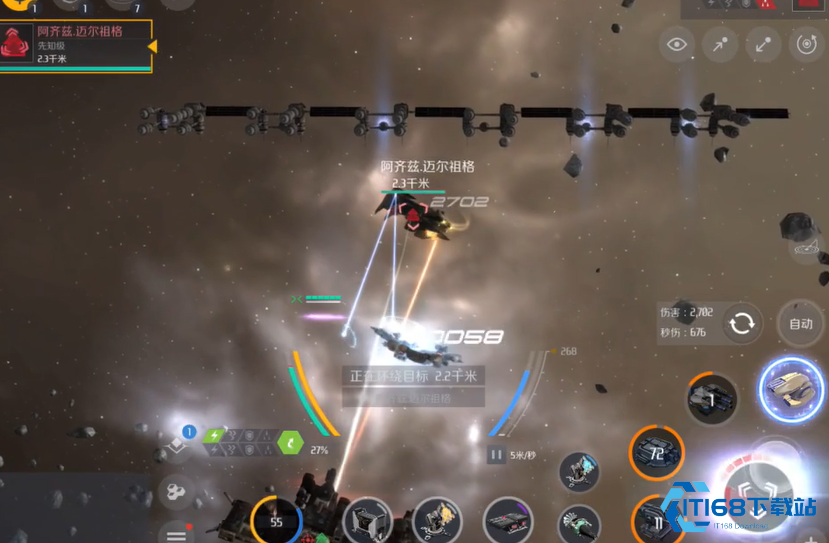The height and width of the screenshot is (543, 829).
Task: Activate the cyan-tipped turret module
Action: [578, 472]
